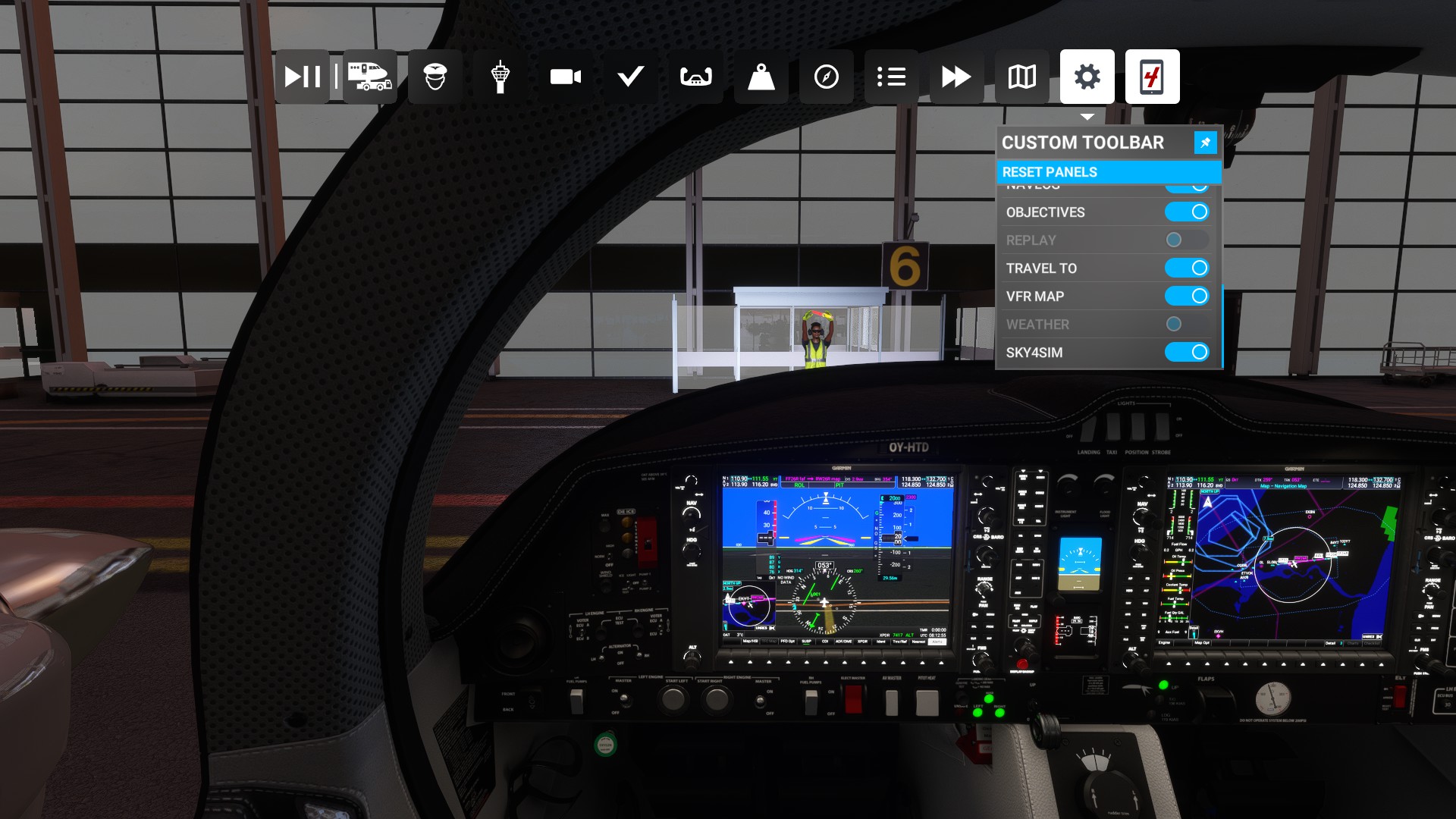Screen dimensions: 1456x819
Task: Toggle the VFR MAP switch
Action: click(x=1187, y=296)
